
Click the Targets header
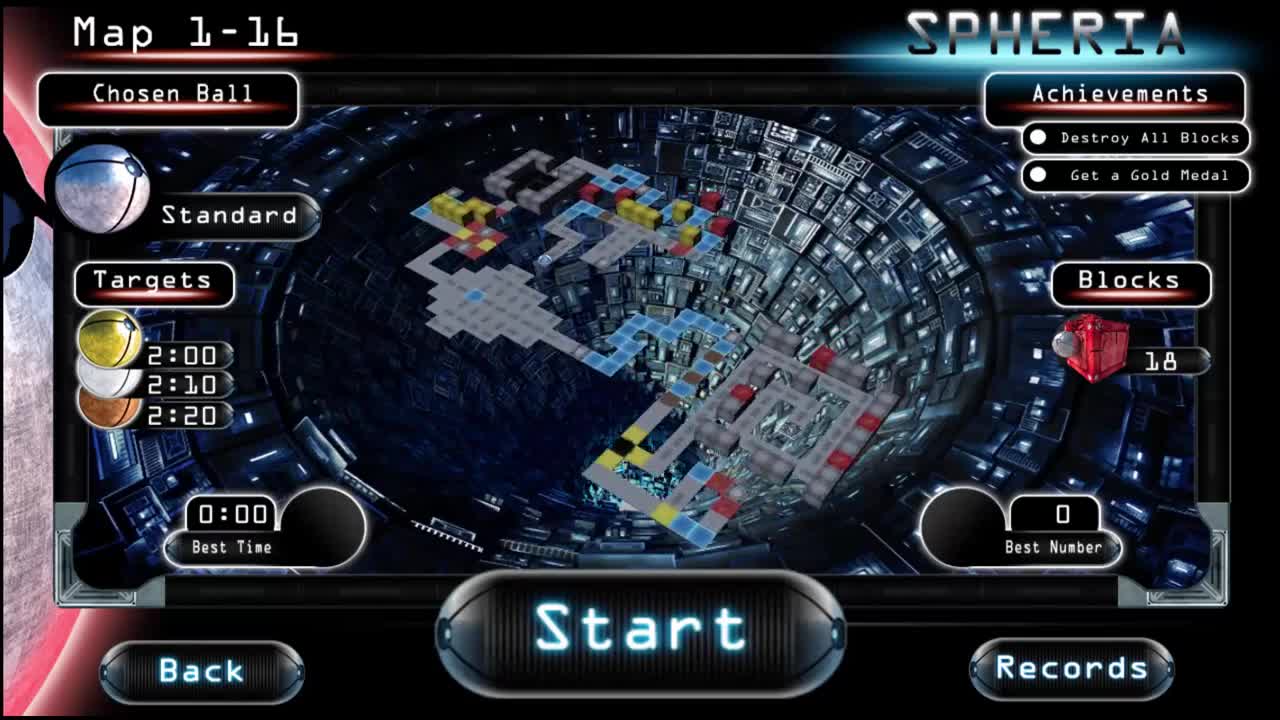pos(153,284)
